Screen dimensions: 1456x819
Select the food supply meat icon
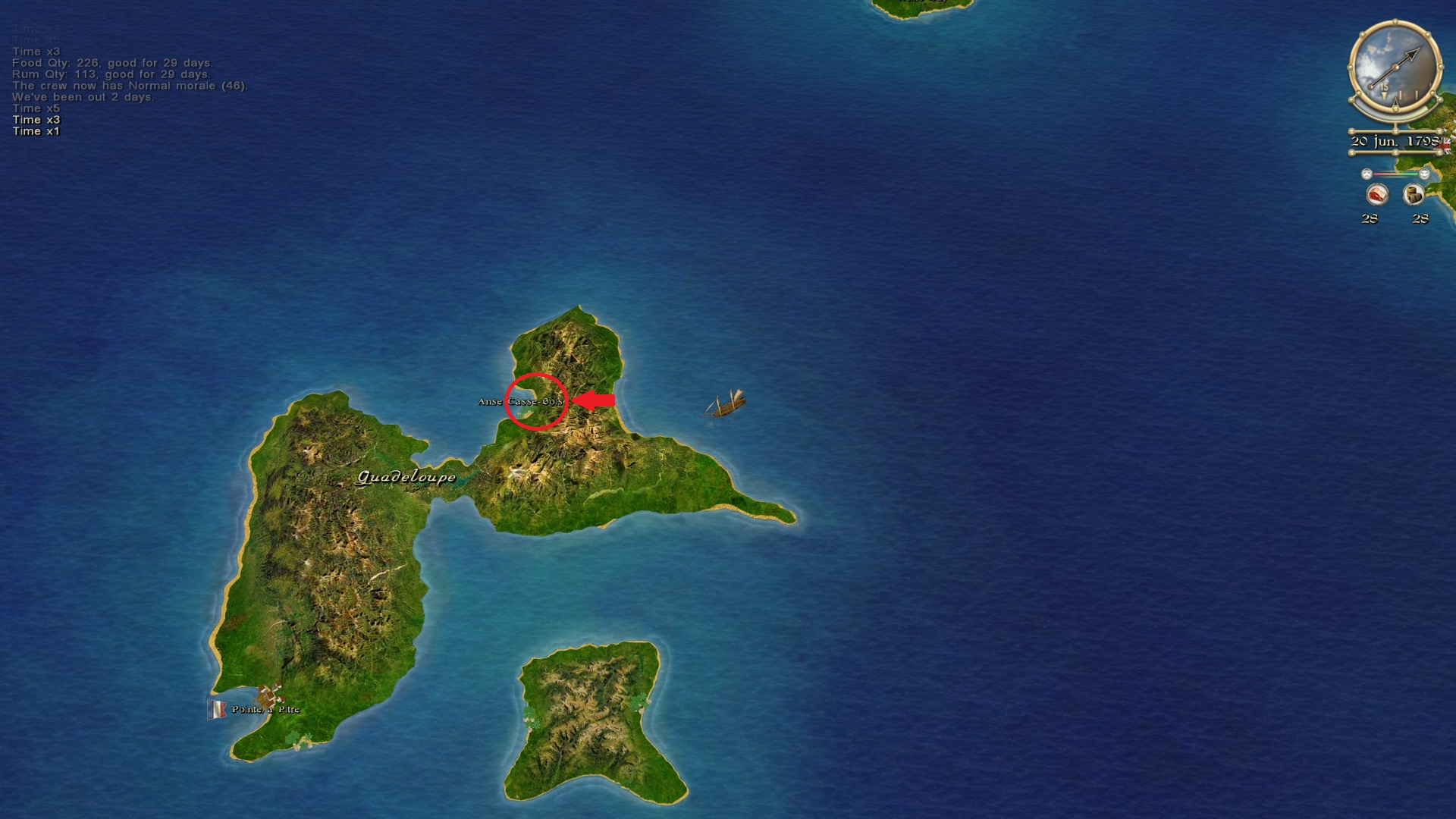(x=1376, y=195)
